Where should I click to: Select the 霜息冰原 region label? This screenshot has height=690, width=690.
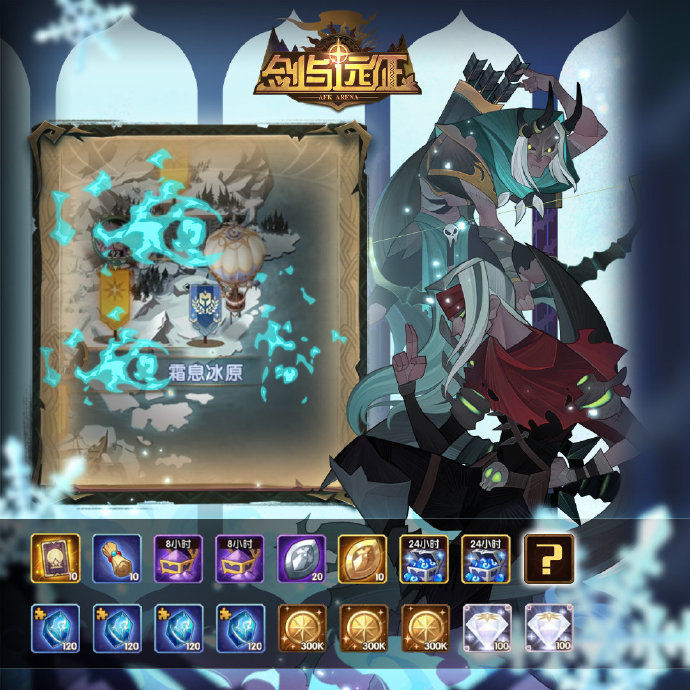pos(208,373)
